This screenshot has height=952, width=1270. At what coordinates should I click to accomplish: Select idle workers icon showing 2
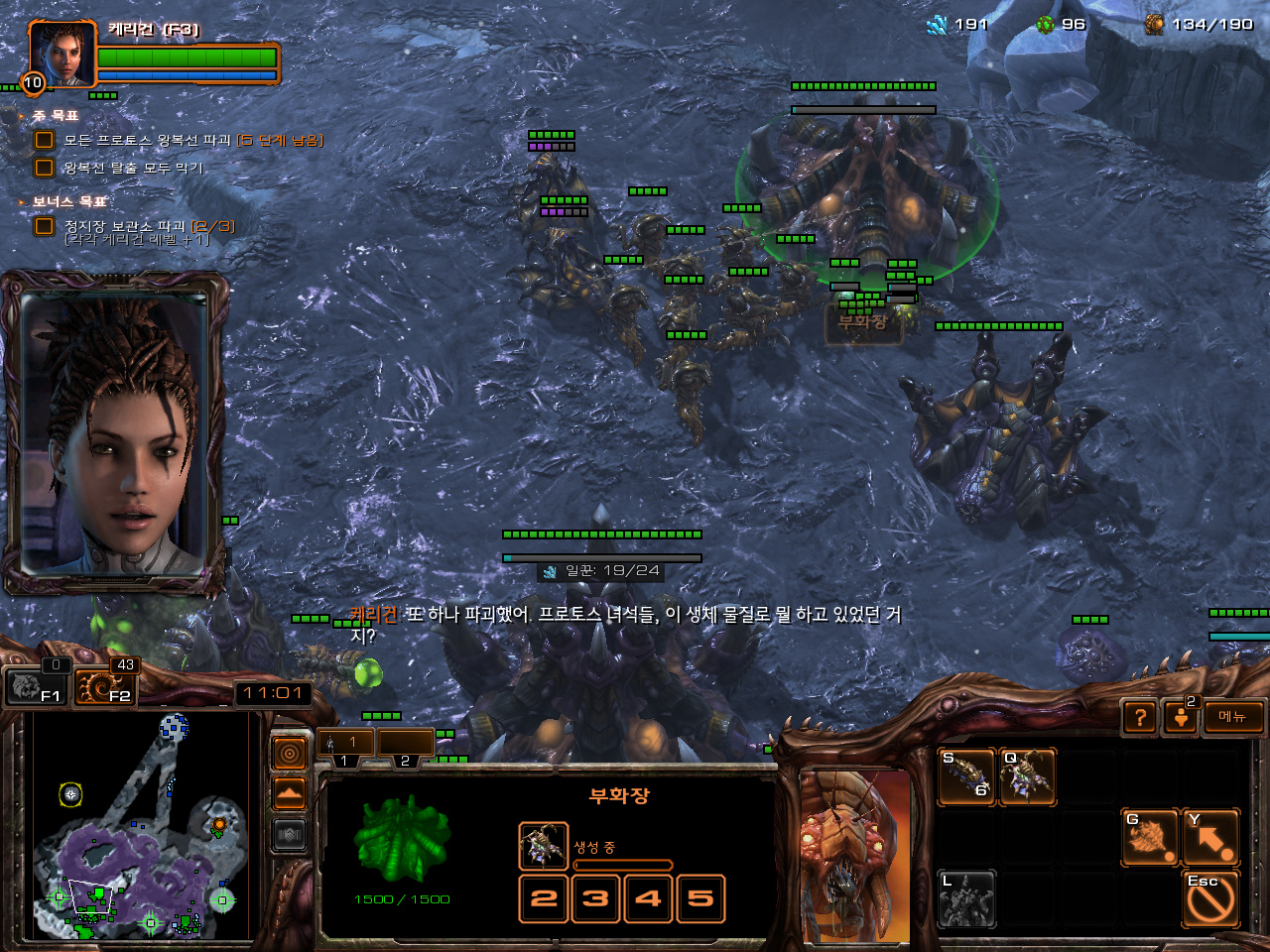pos(1181,717)
